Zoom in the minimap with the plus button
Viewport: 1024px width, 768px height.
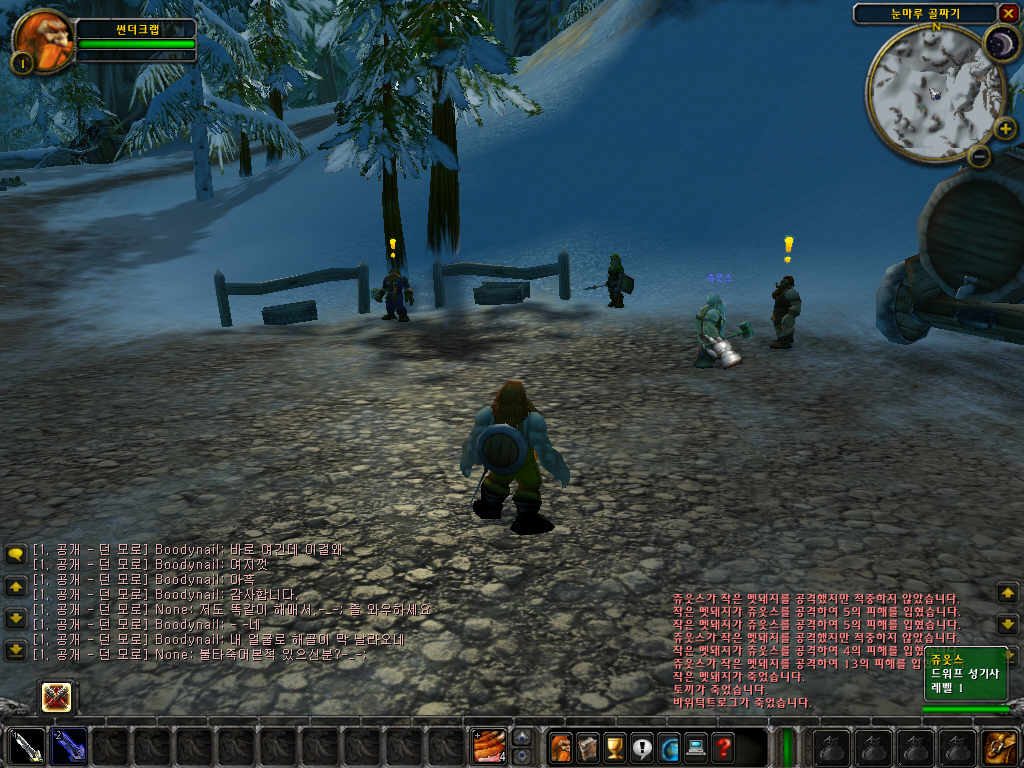pos(1005,128)
